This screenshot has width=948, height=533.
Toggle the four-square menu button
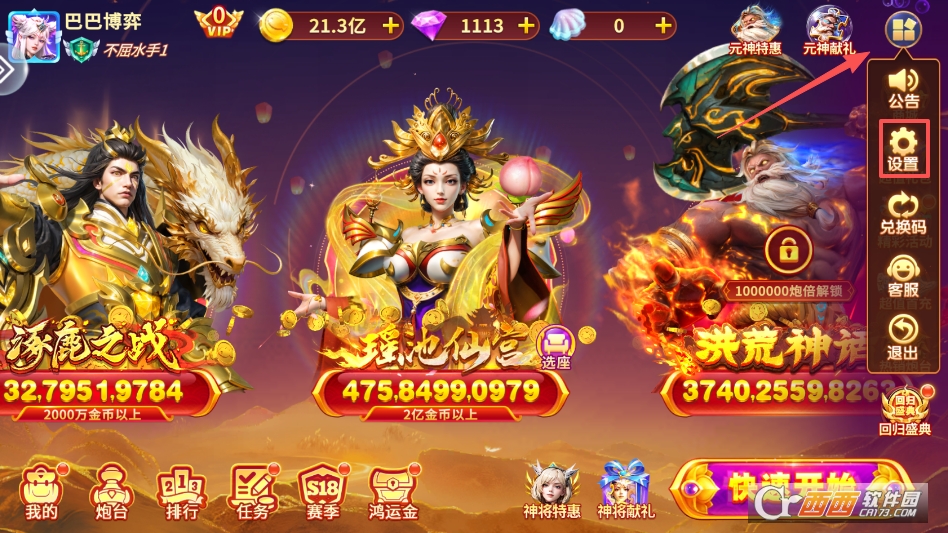click(902, 32)
